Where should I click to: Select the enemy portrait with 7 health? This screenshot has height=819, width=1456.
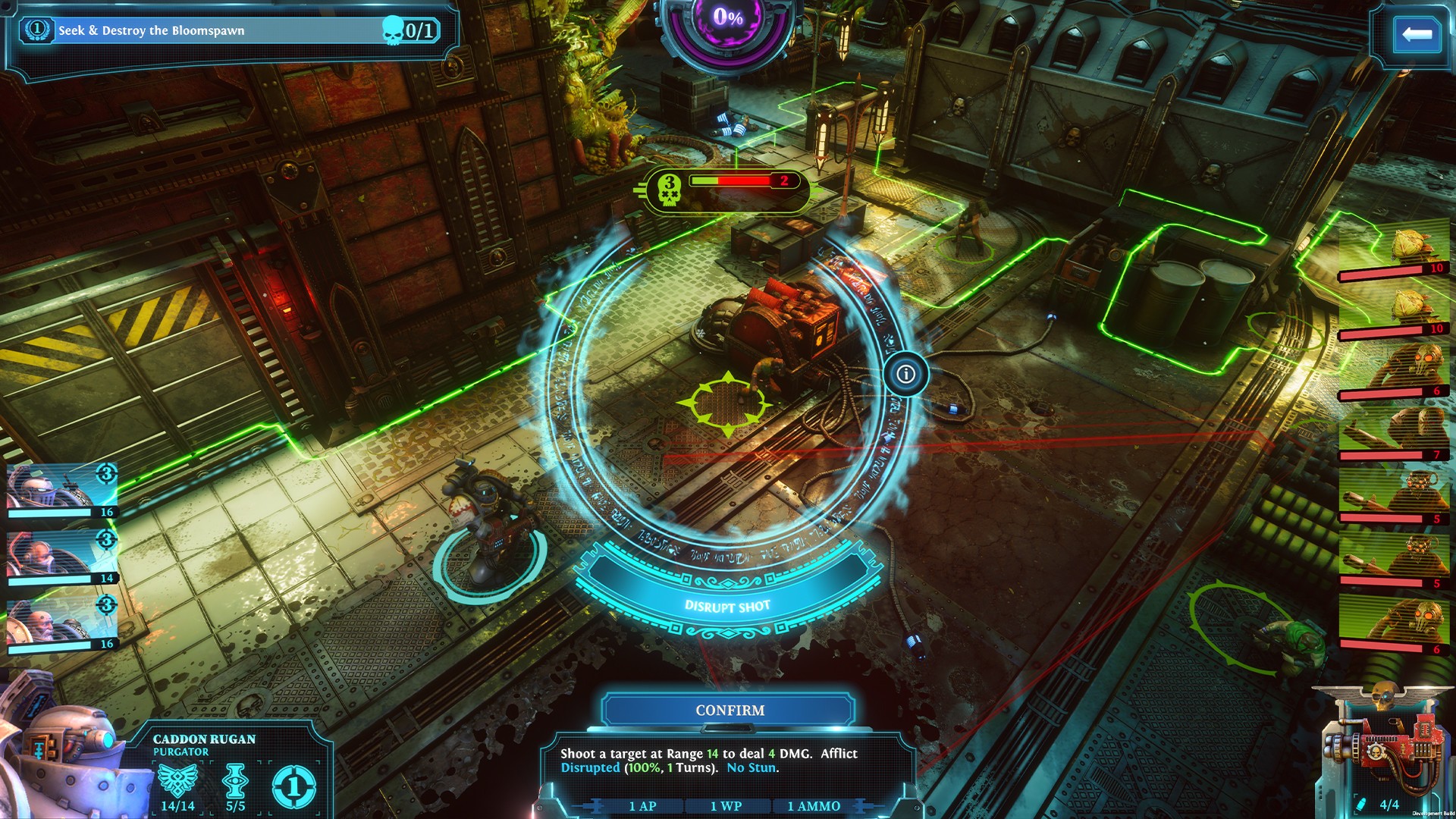click(1394, 434)
